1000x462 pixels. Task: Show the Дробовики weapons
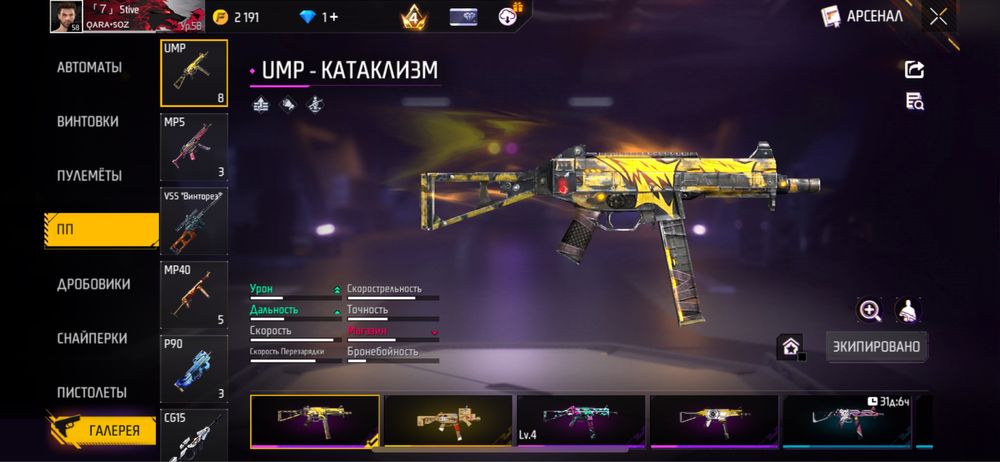(x=93, y=284)
